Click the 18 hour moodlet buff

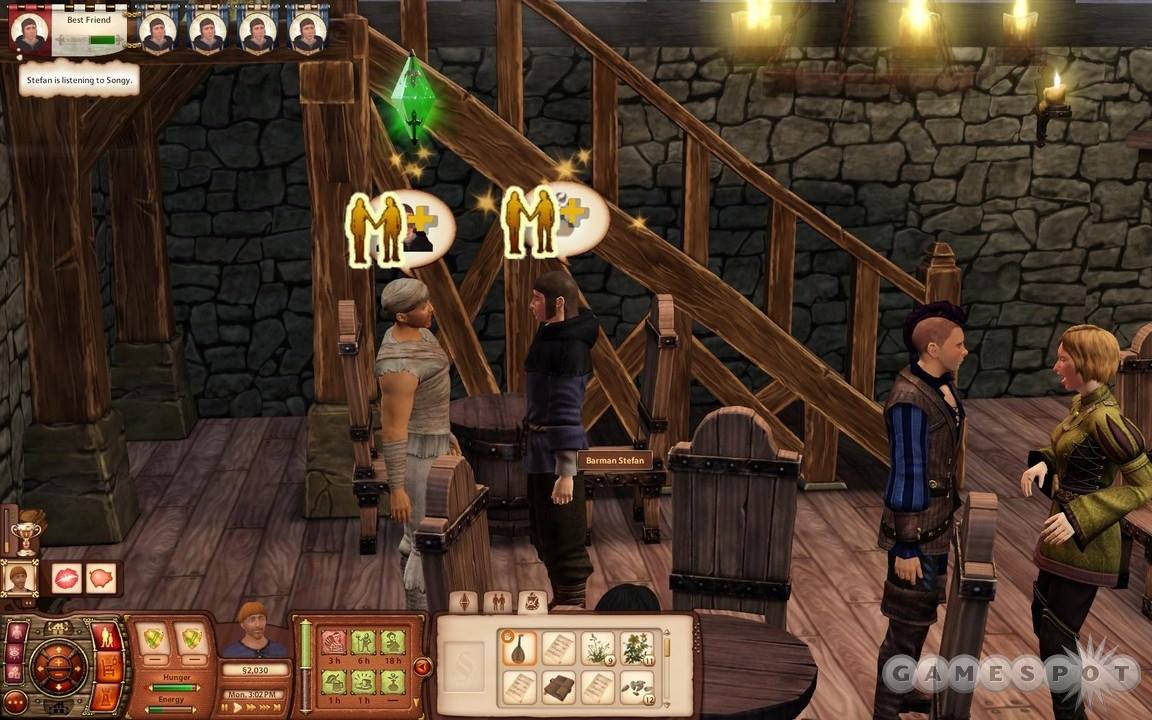(393, 642)
